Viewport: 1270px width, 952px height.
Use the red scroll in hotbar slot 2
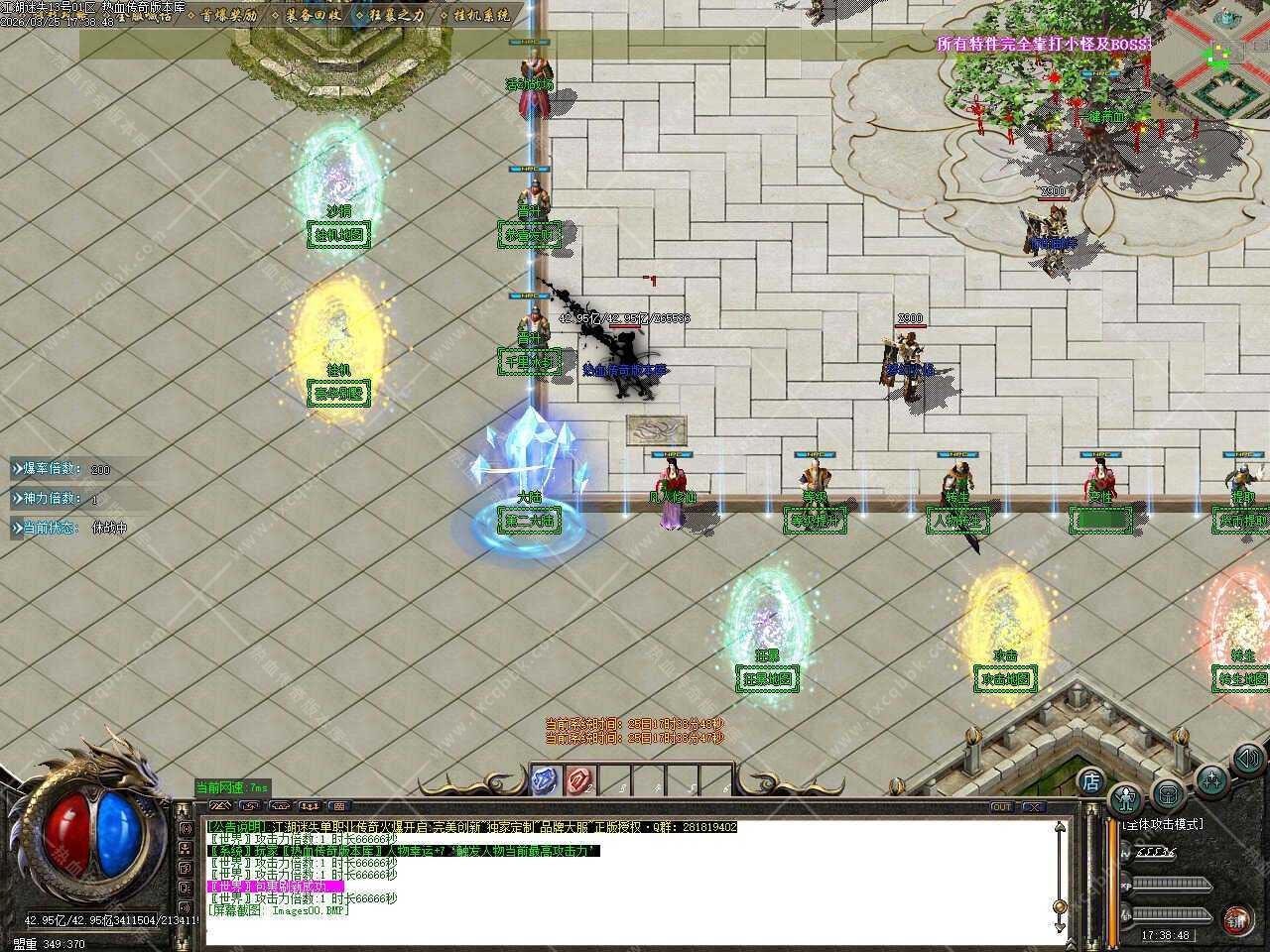[x=578, y=781]
